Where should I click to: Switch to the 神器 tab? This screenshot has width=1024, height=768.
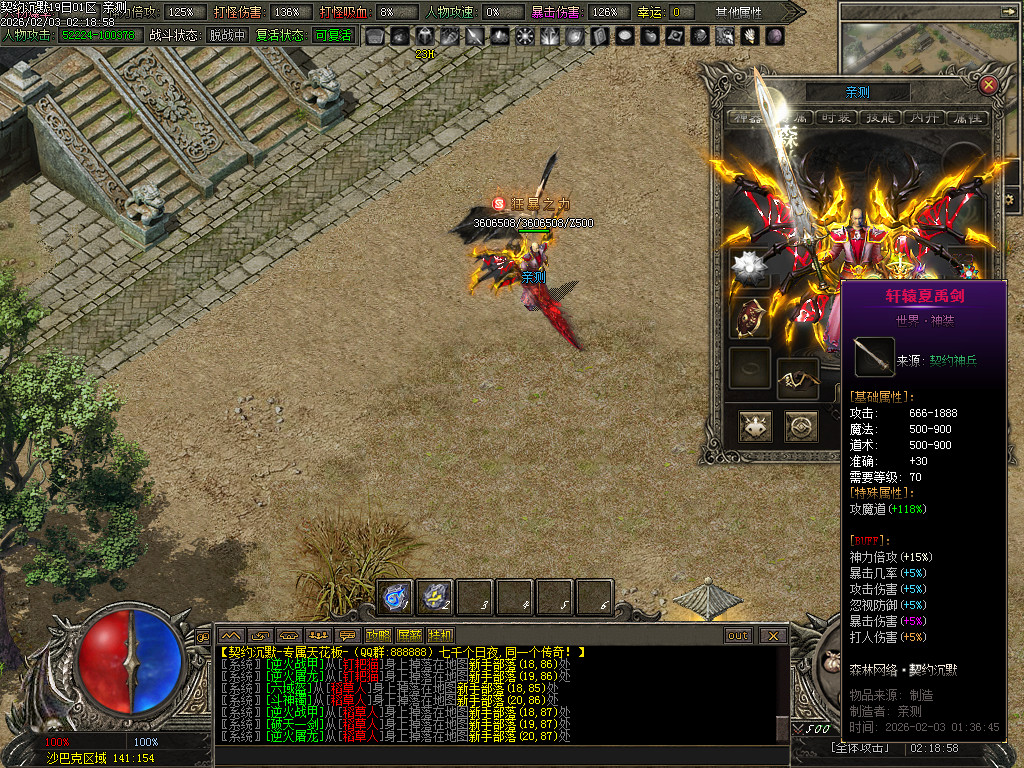(747, 117)
